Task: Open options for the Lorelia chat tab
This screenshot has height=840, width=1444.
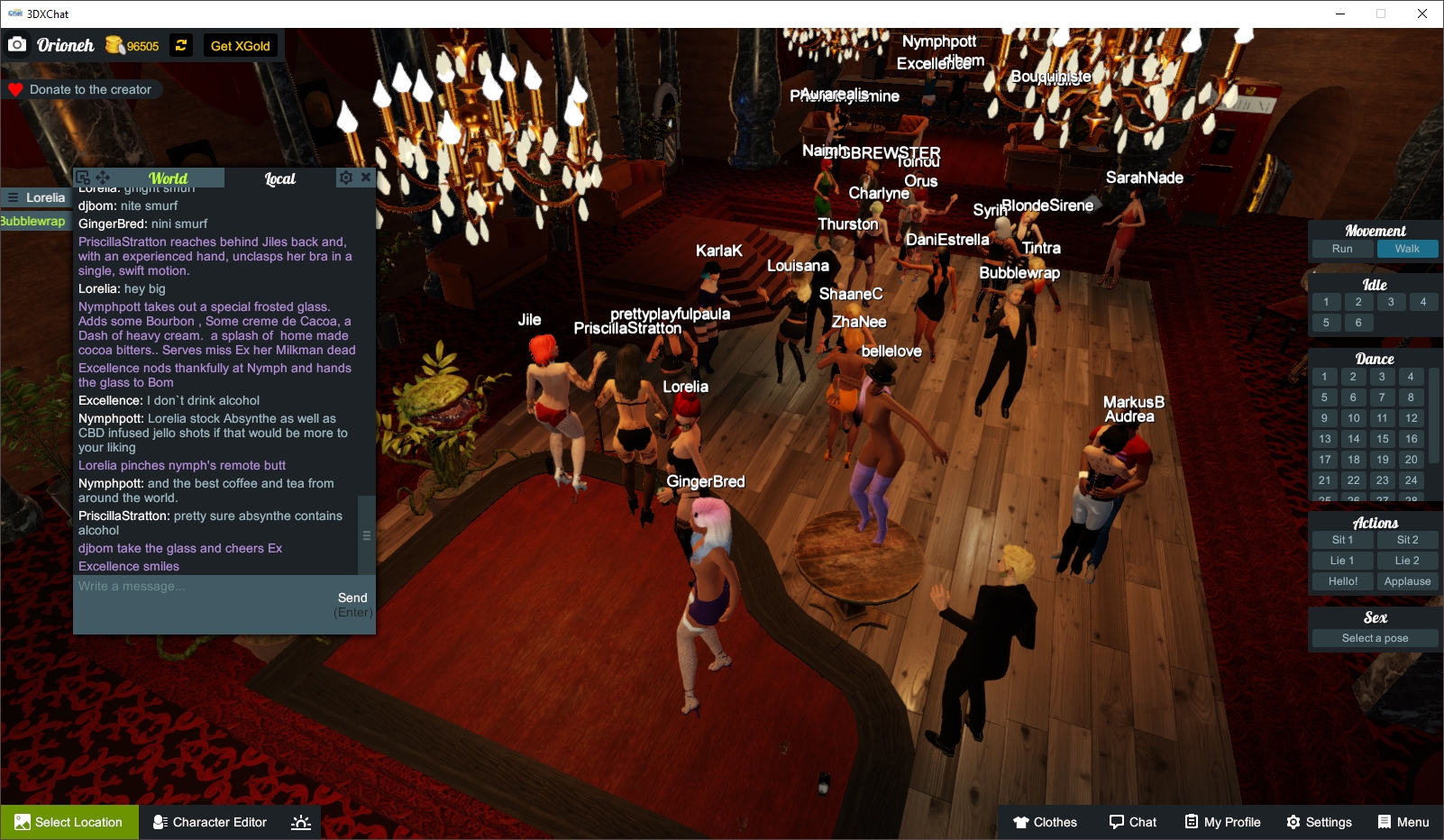Action: pos(13,197)
